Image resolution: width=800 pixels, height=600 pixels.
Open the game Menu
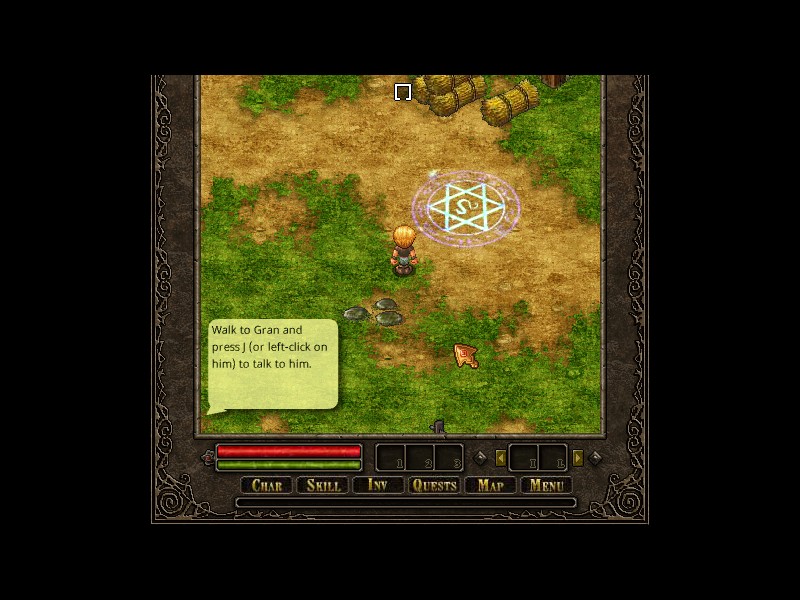(547, 485)
